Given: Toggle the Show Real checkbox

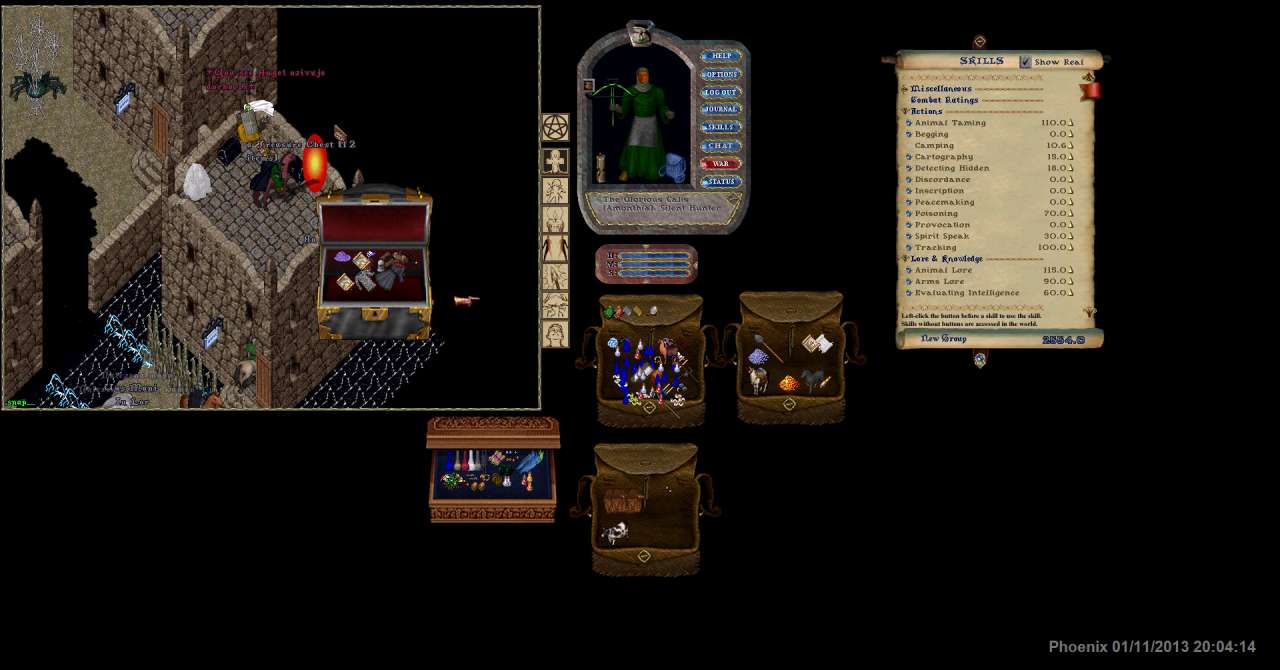Looking at the screenshot, I should (x=1025, y=62).
